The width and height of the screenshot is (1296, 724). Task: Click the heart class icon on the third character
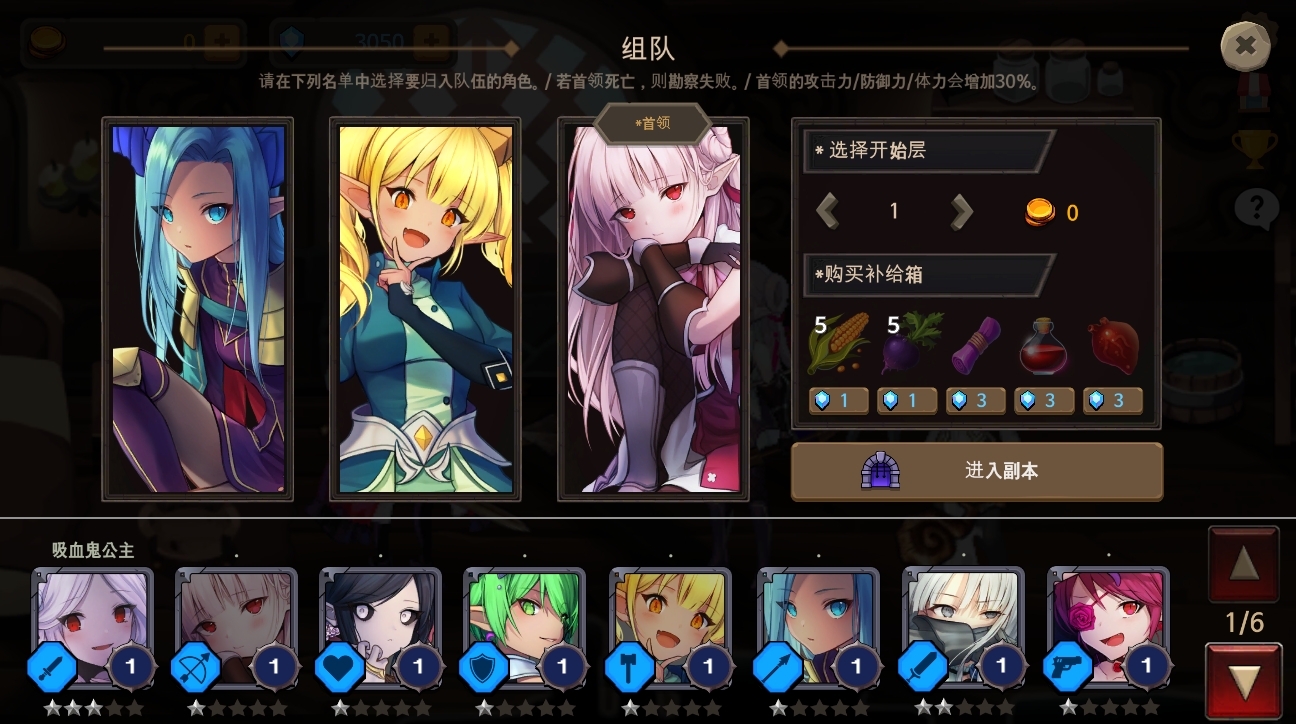click(340, 666)
